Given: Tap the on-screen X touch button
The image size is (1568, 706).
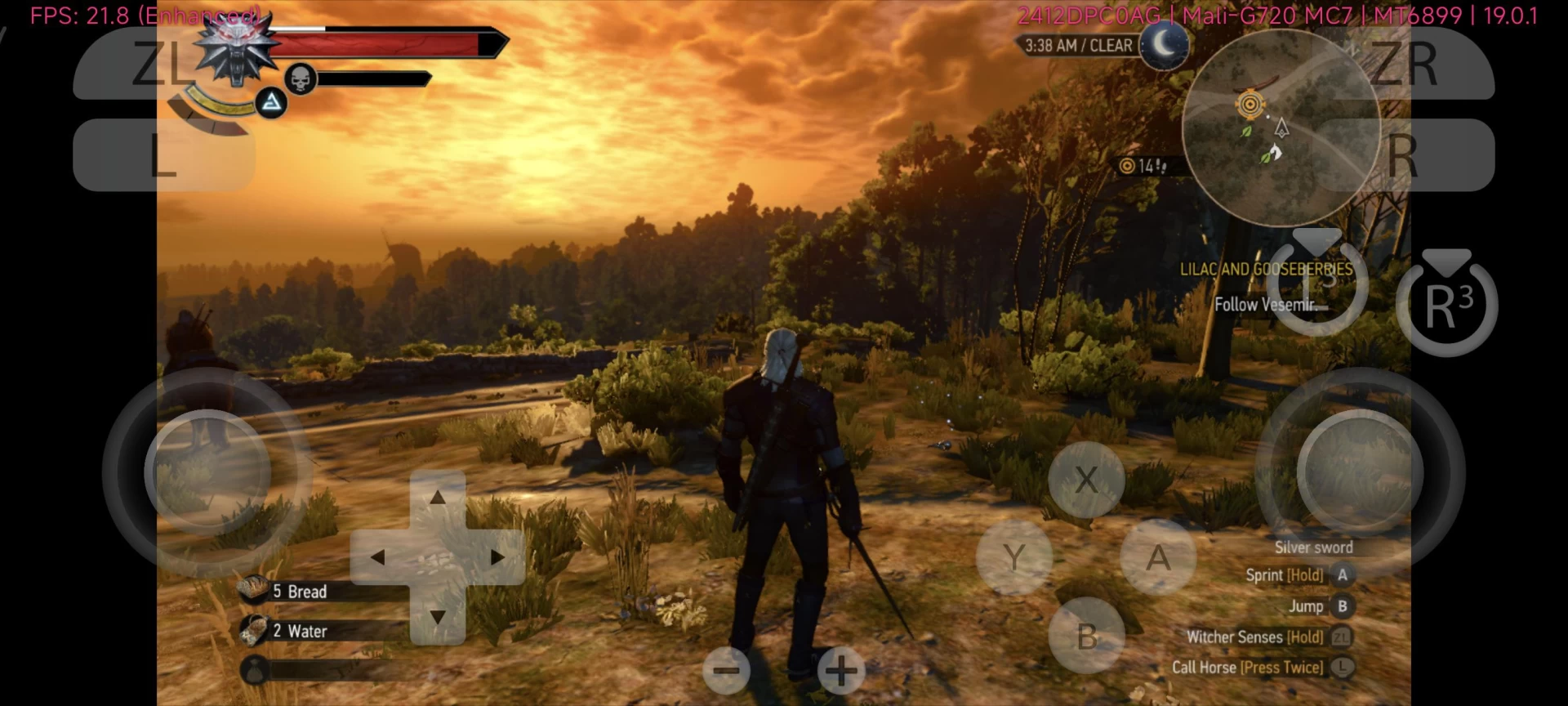Looking at the screenshot, I should click(x=1086, y=480).
